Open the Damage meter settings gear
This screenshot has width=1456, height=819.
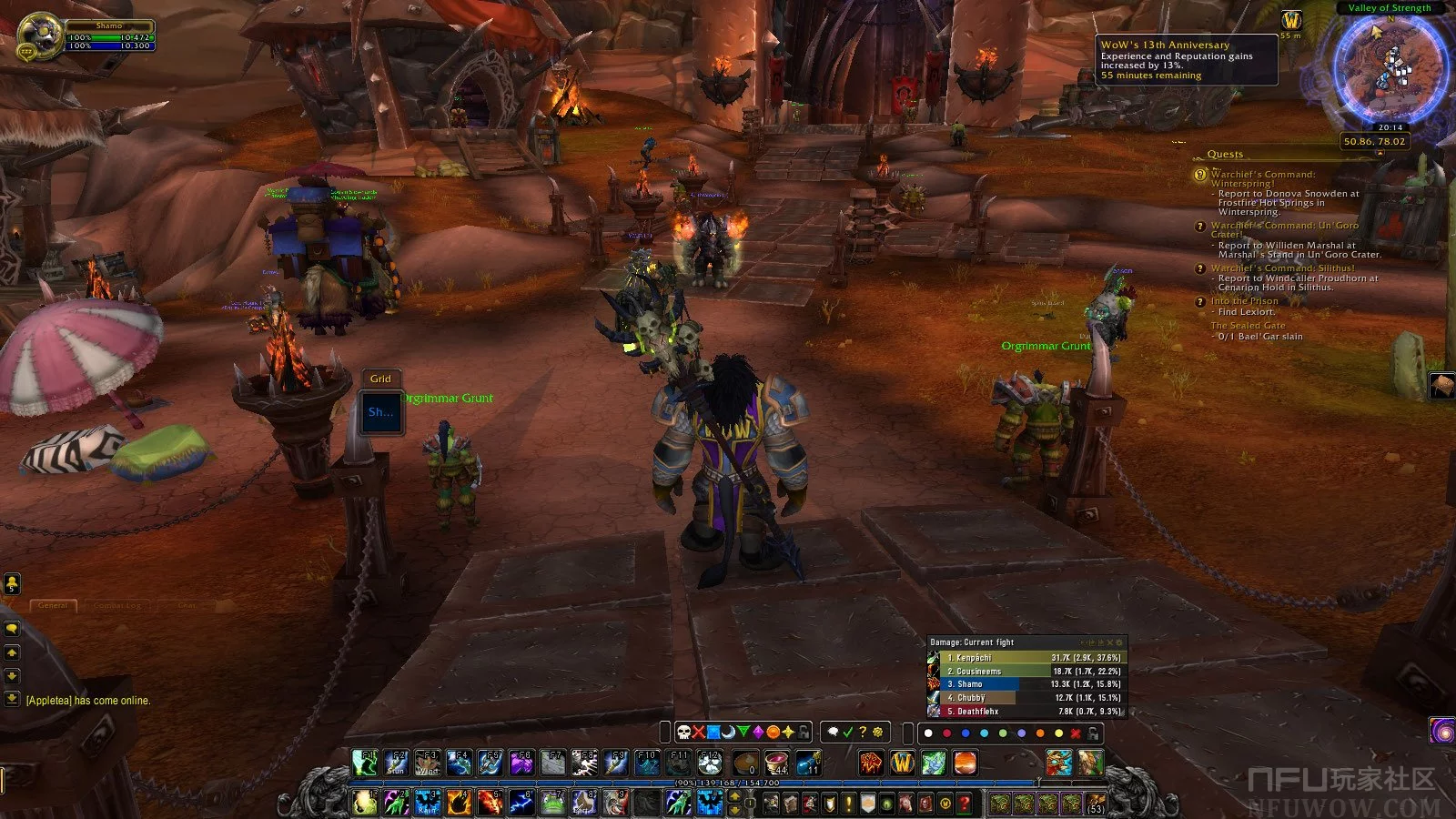coord(1119,642)
